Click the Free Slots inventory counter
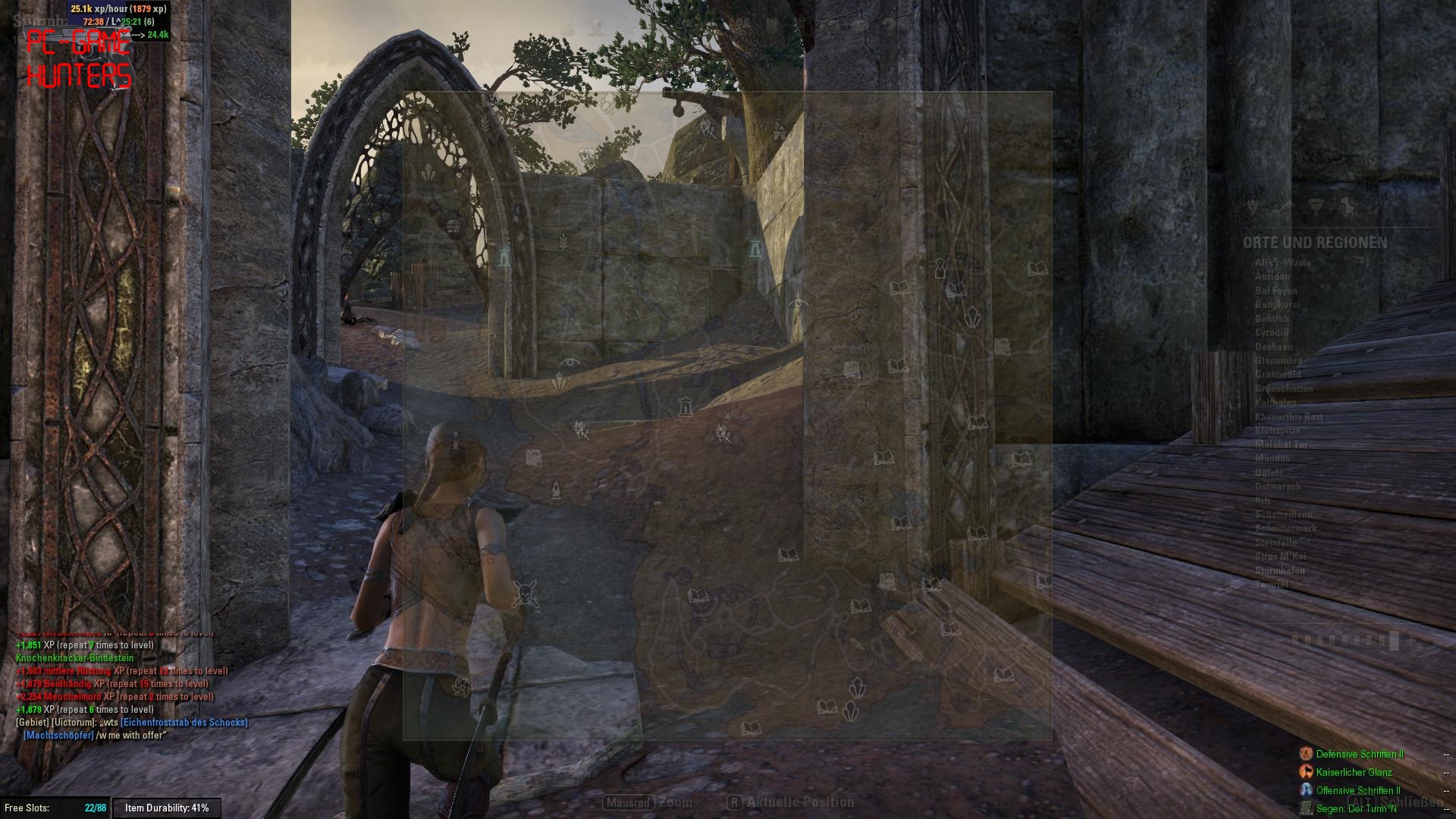Viewport: 1456px width, 819px height. tap(55, 808)
